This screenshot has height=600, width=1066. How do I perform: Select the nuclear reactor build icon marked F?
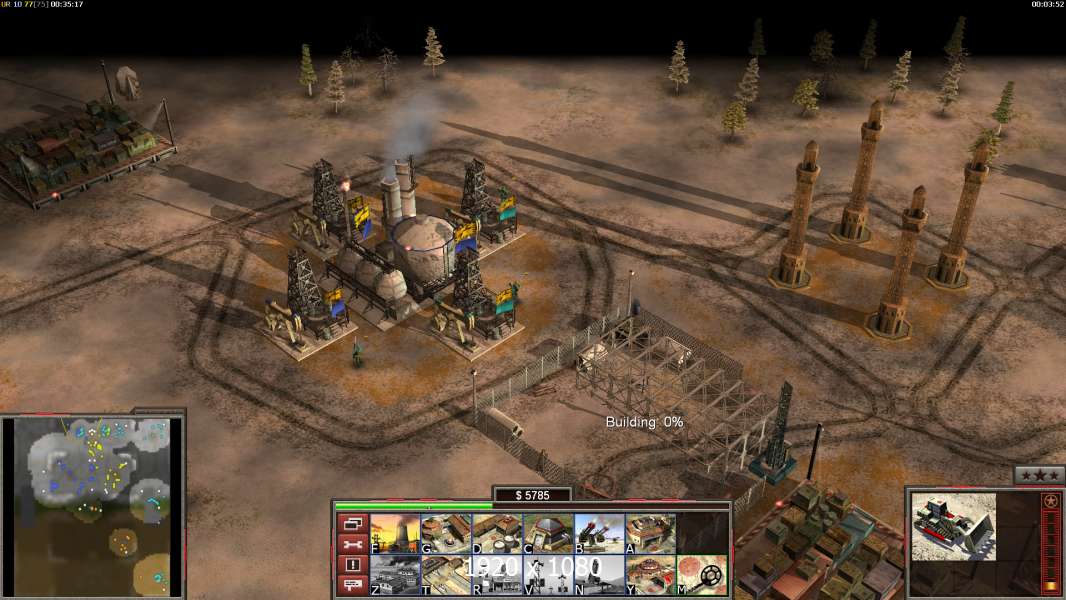click(395, 534)
